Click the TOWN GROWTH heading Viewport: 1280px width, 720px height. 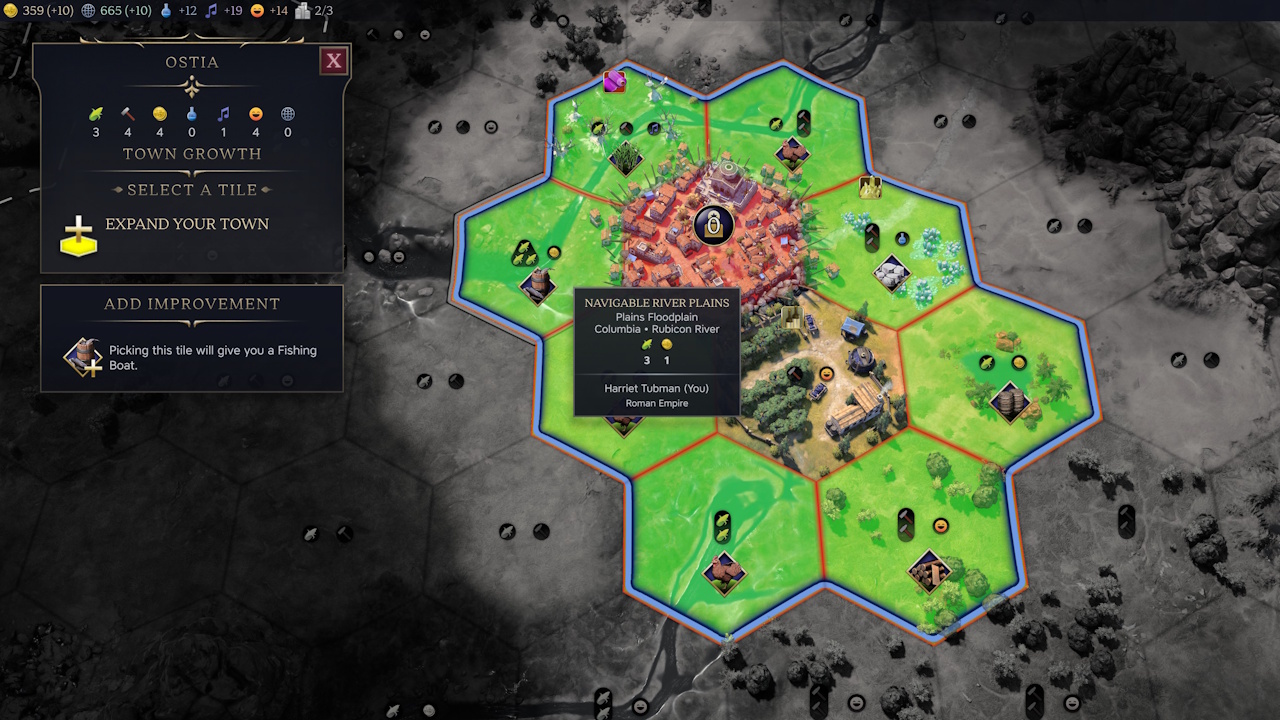(x=192, y=153)
